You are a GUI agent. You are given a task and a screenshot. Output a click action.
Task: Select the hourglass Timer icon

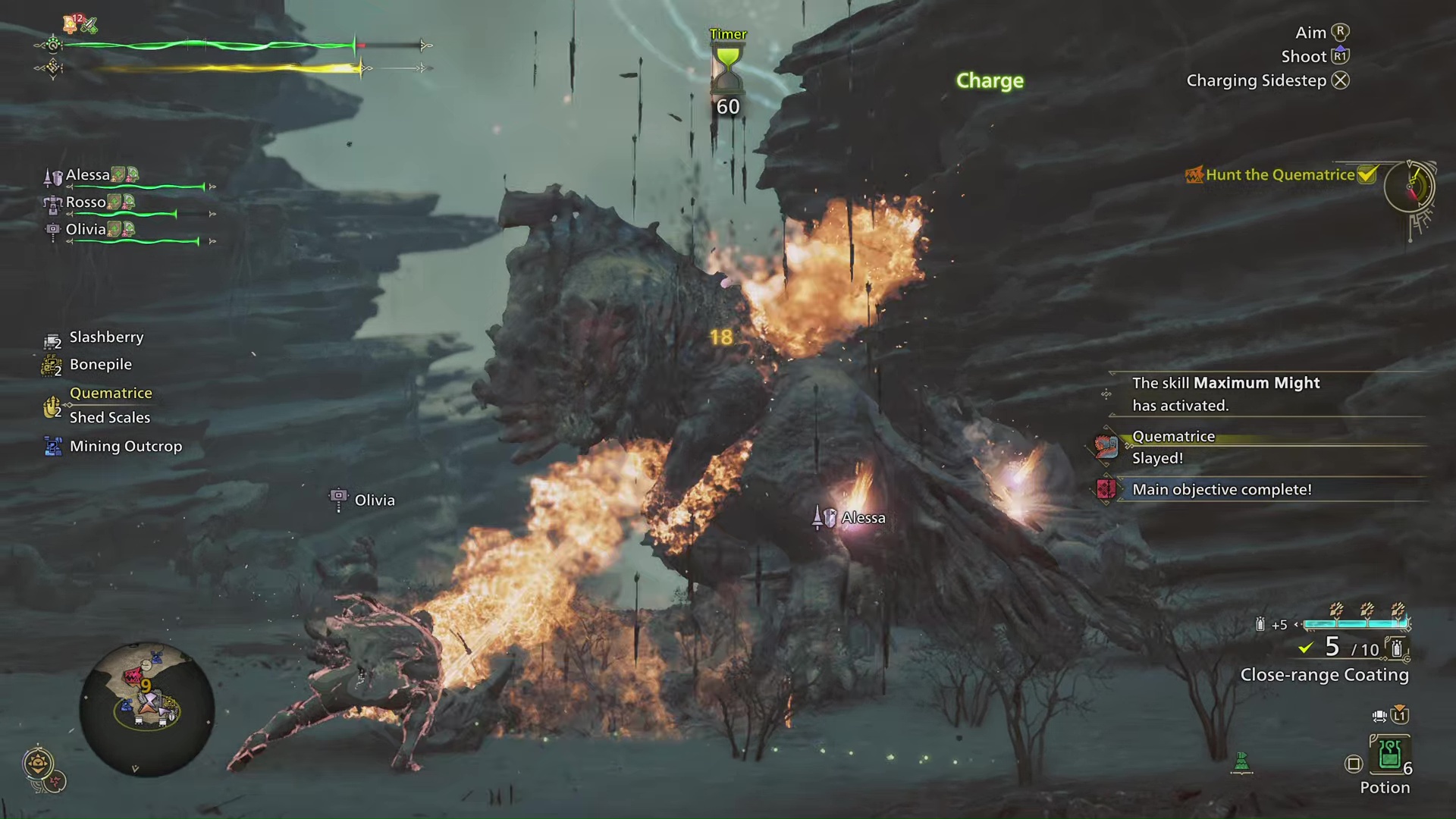(727, 68)
